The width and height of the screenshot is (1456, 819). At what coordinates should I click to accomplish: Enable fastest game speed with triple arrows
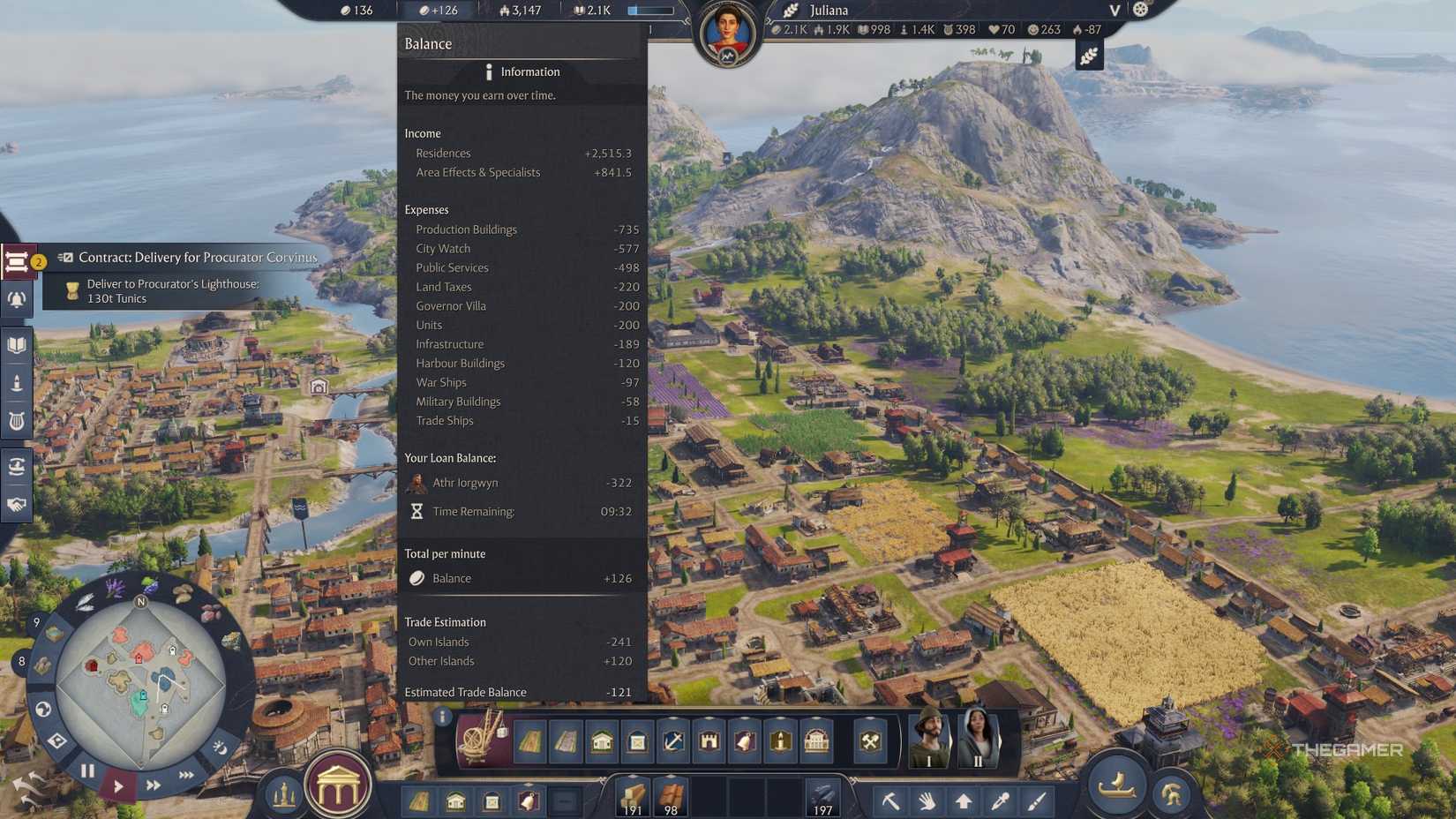coord(185,775)
